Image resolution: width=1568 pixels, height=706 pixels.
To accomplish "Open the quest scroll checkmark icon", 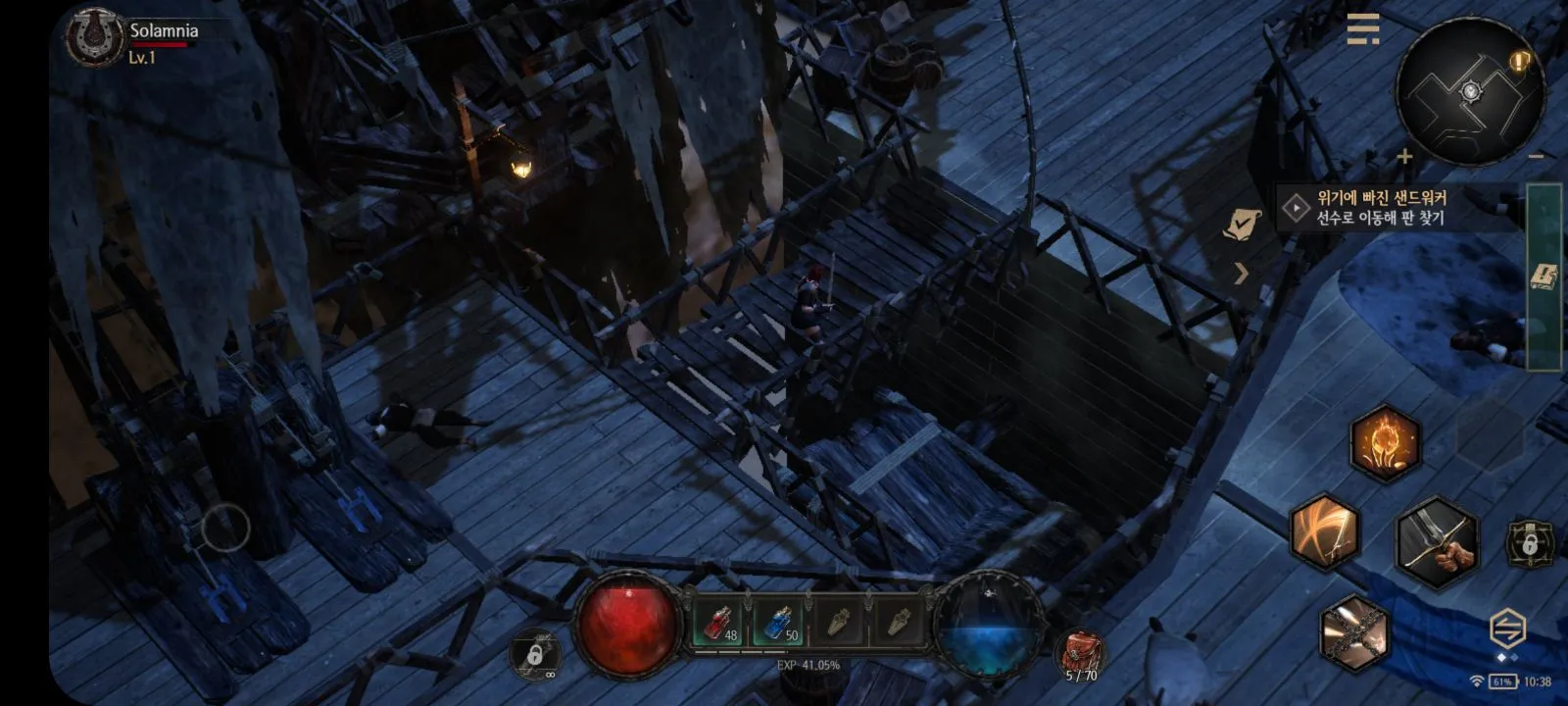I will 1242,225.
